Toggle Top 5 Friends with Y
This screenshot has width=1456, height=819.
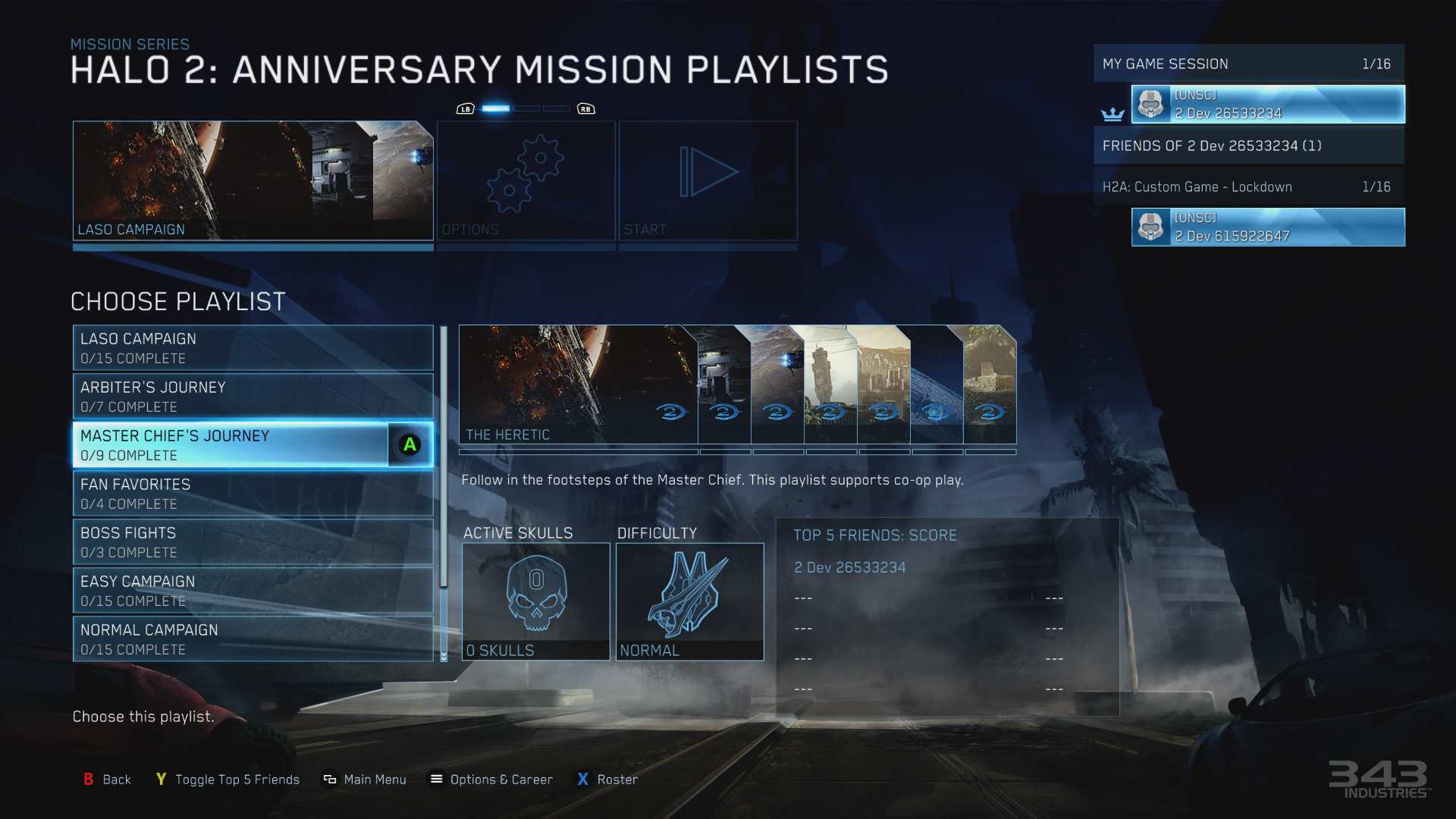[x=162, y=780]
